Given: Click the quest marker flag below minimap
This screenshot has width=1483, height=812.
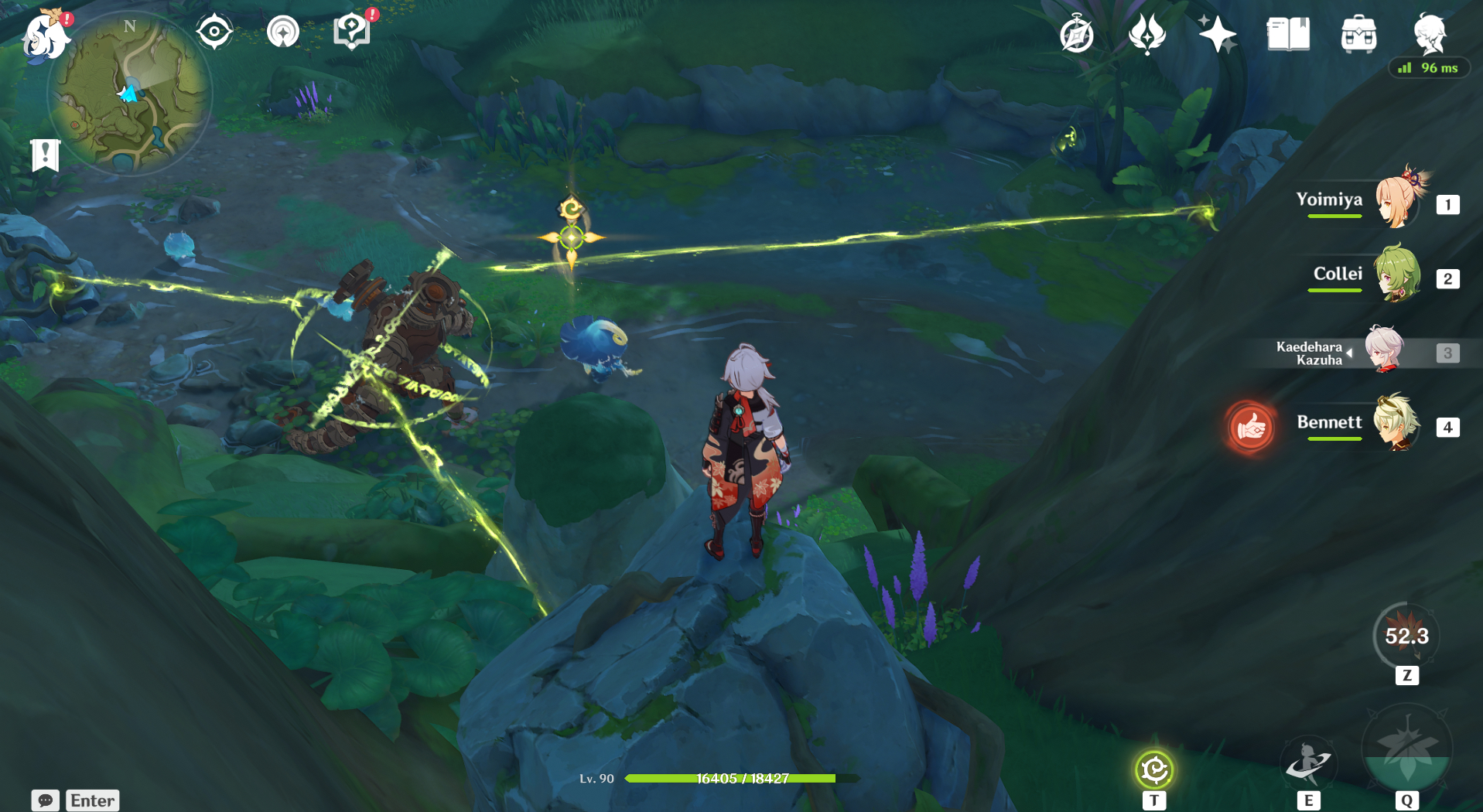Looking at the screenshot, I should coord(47,155).
